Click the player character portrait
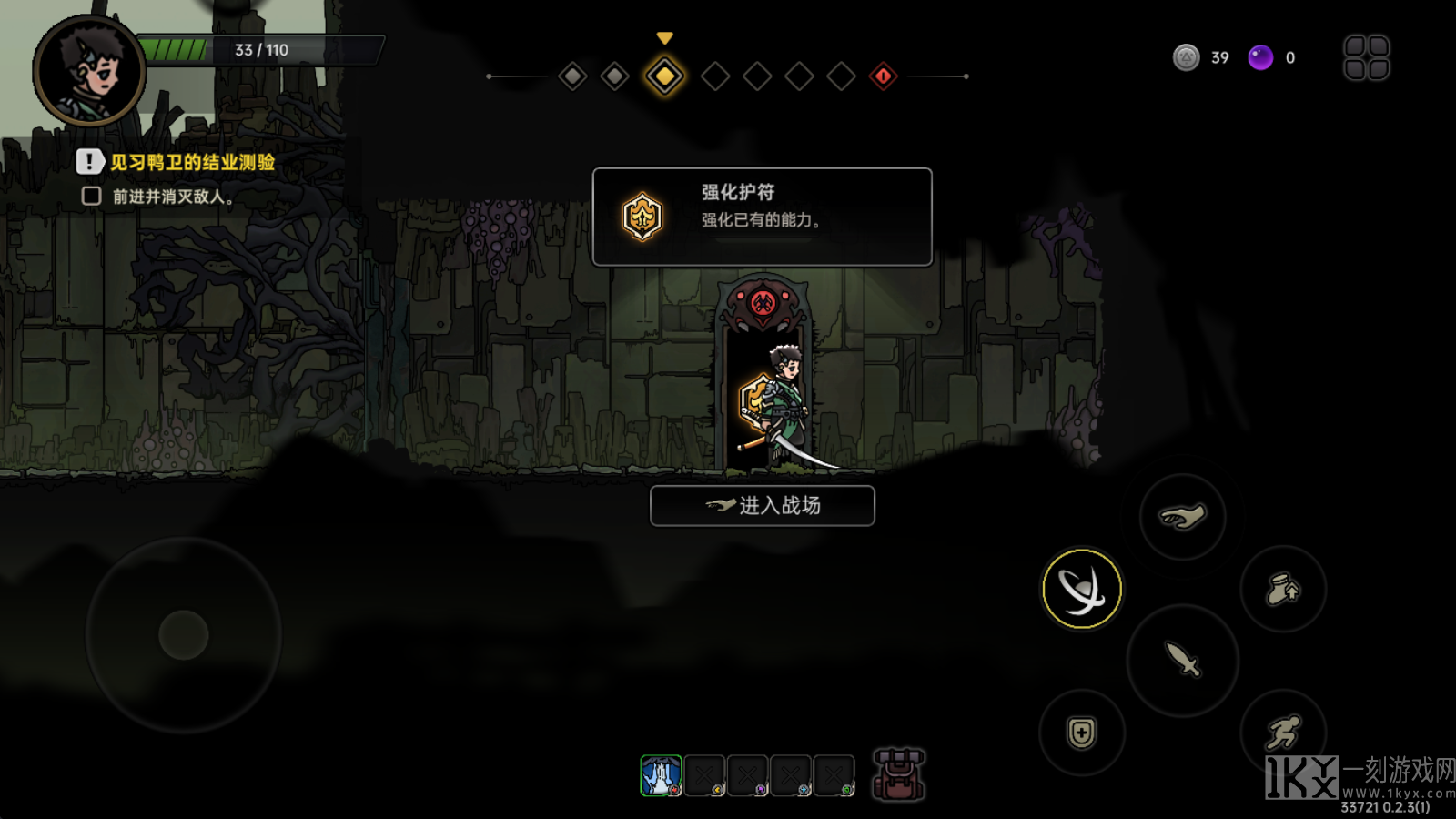 [89, 71]
